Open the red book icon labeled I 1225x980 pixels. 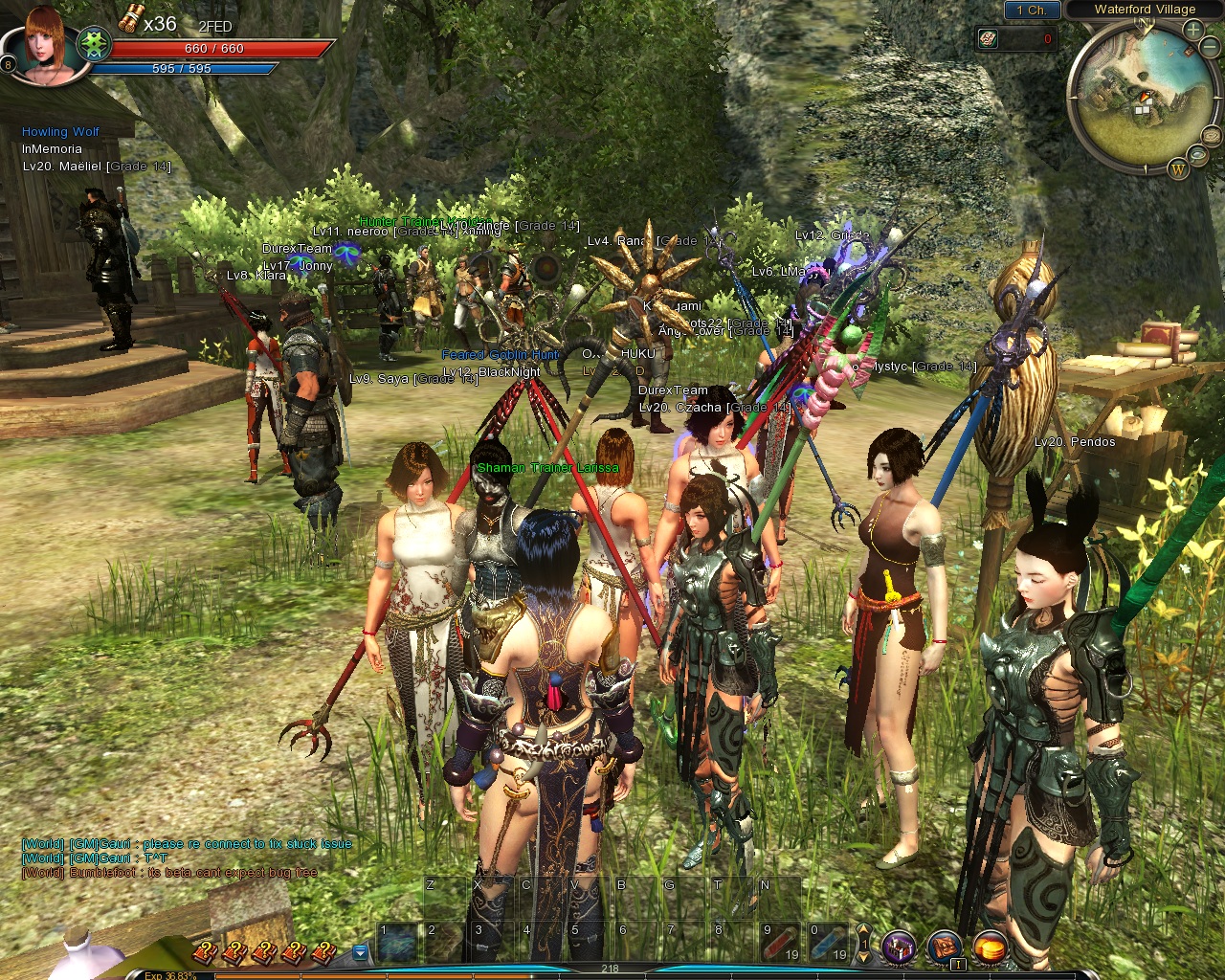tap(945, 947)
